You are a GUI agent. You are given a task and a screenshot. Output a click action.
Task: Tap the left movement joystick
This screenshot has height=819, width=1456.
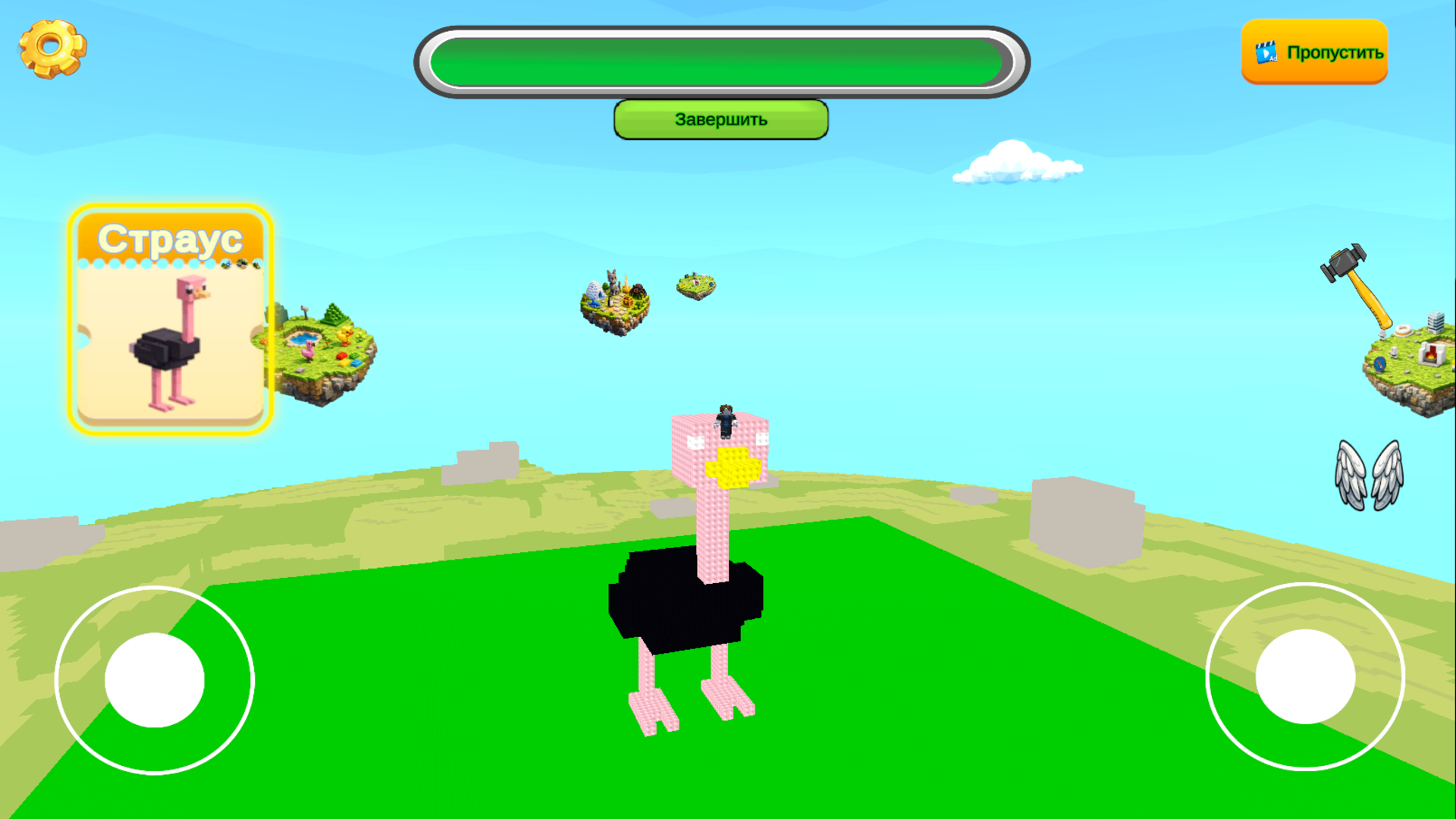(155, 680)
